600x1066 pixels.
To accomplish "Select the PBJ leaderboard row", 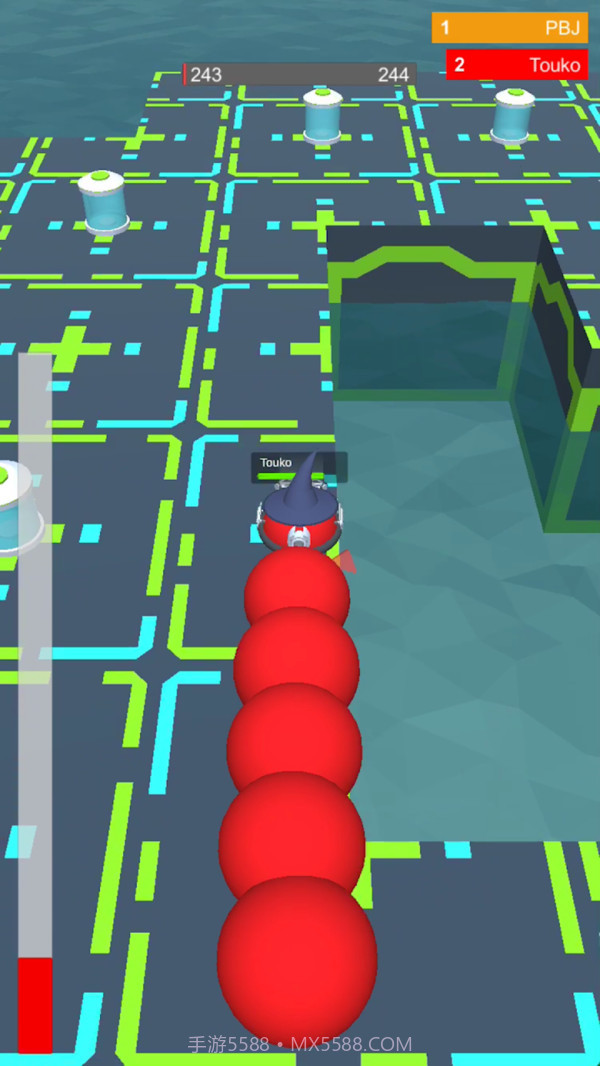I will pyautogui.click(x=510, y=28).
